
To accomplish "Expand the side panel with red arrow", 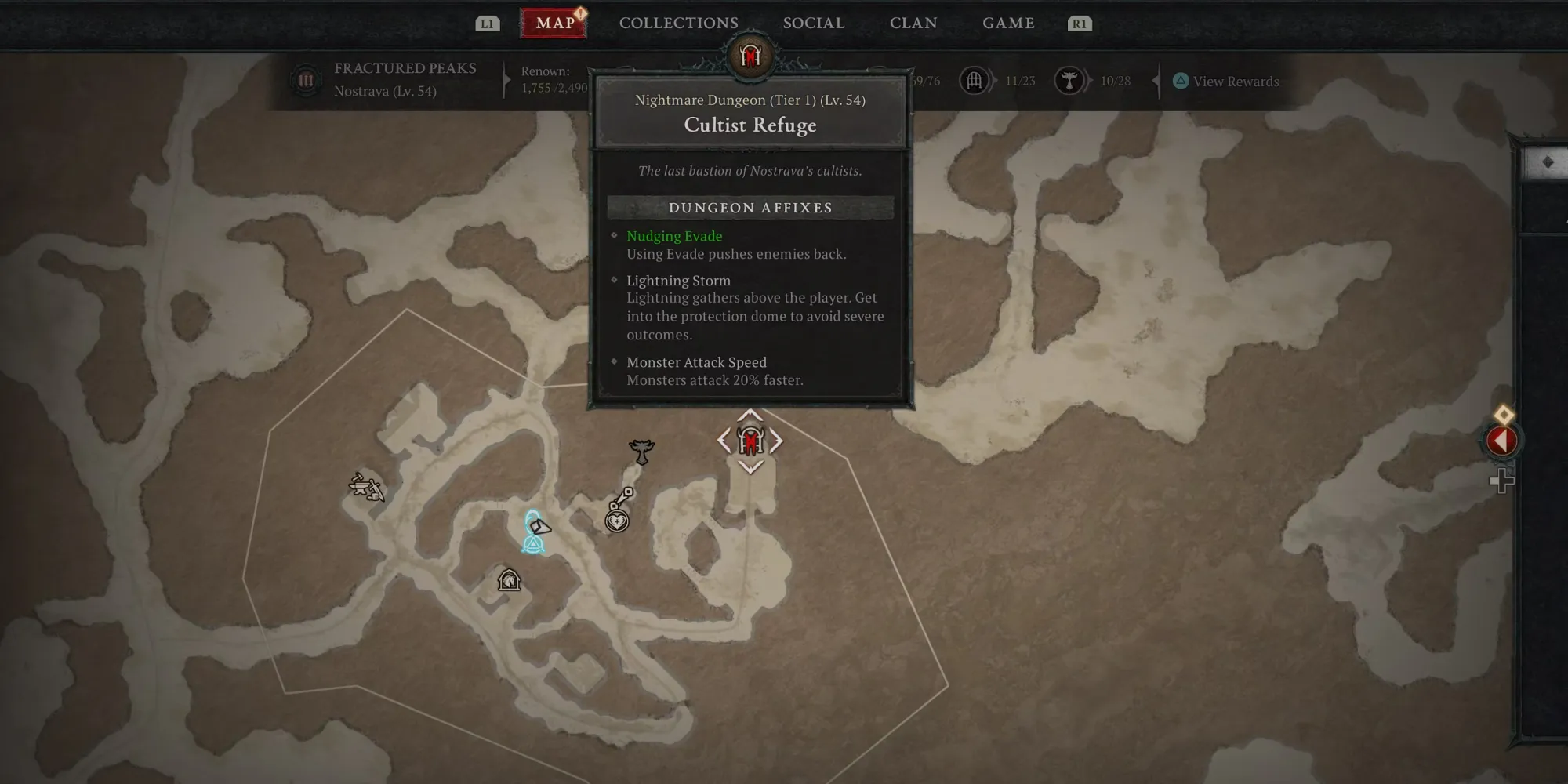I will 1501,441.
